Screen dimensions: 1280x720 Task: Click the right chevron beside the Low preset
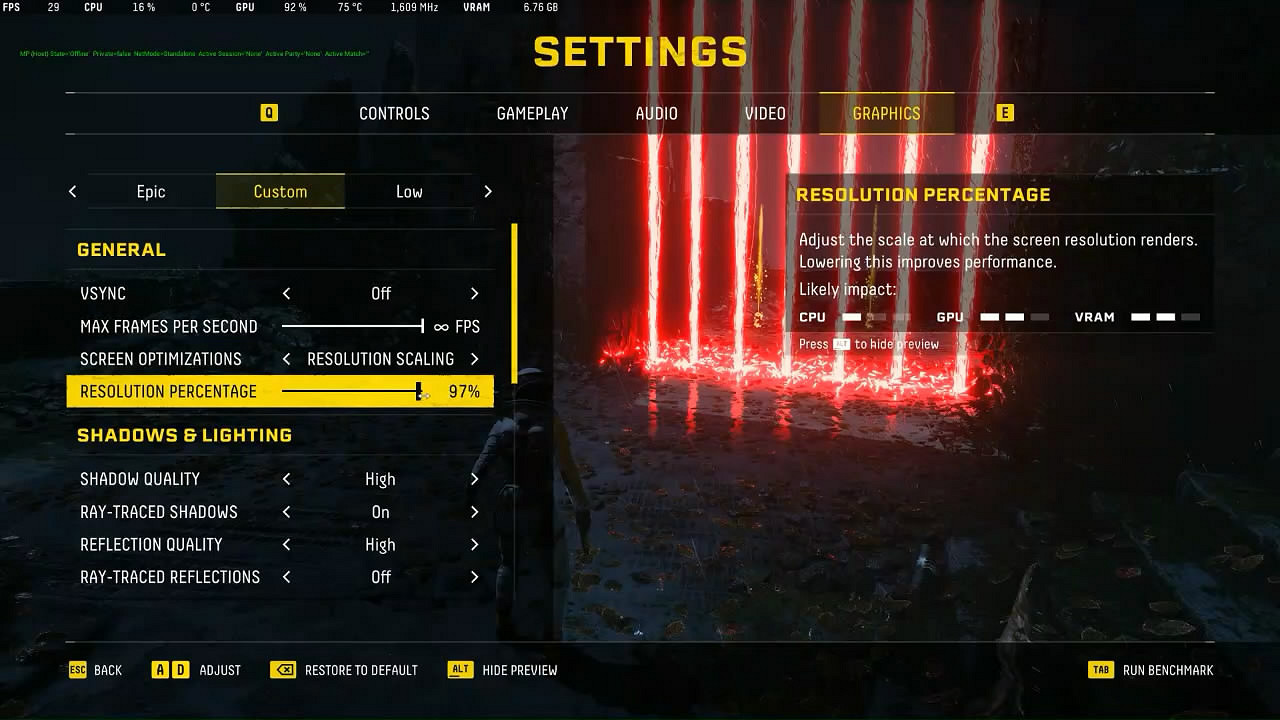pos(488,191)
